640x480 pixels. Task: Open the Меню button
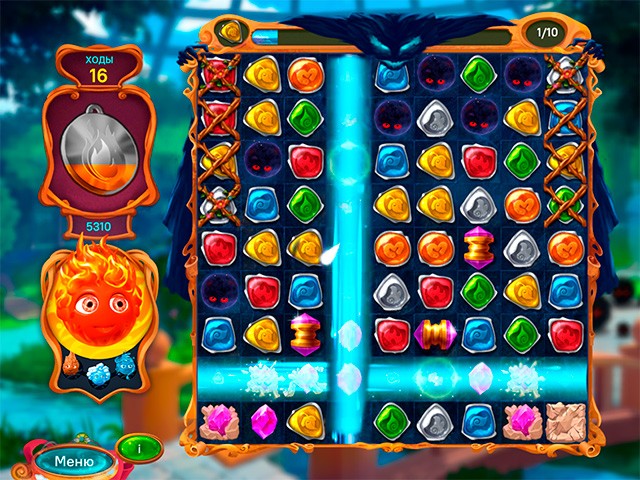pos(74,461)
